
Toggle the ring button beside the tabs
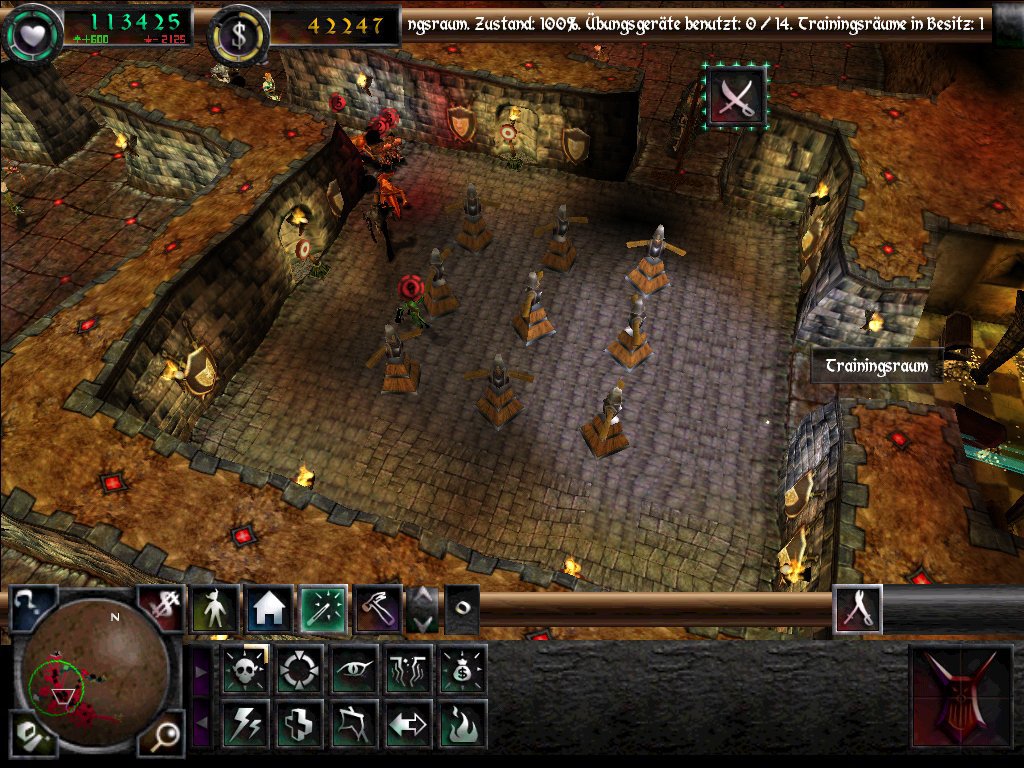point(461,609)
